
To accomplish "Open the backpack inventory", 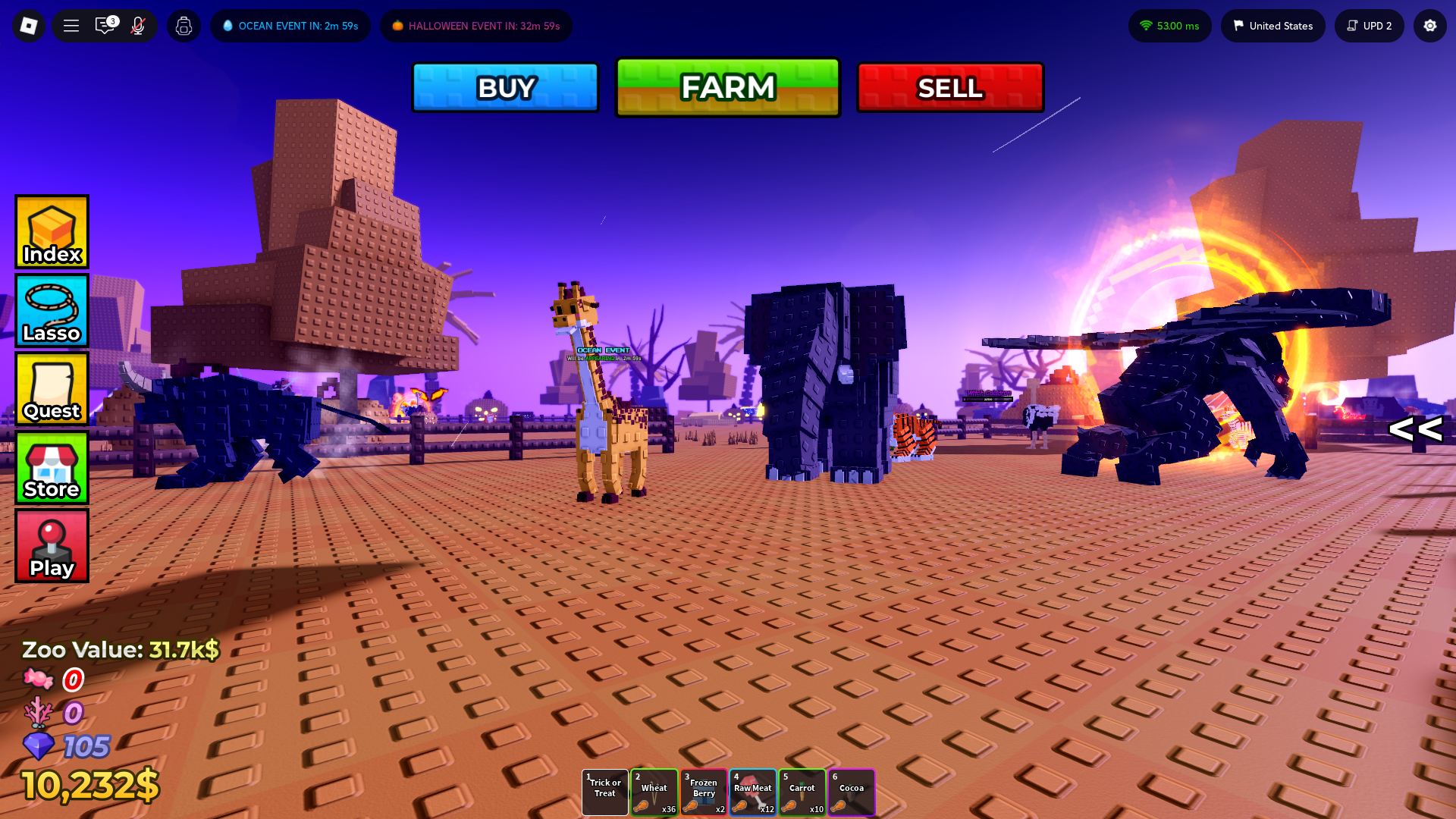I will point(184,25).
